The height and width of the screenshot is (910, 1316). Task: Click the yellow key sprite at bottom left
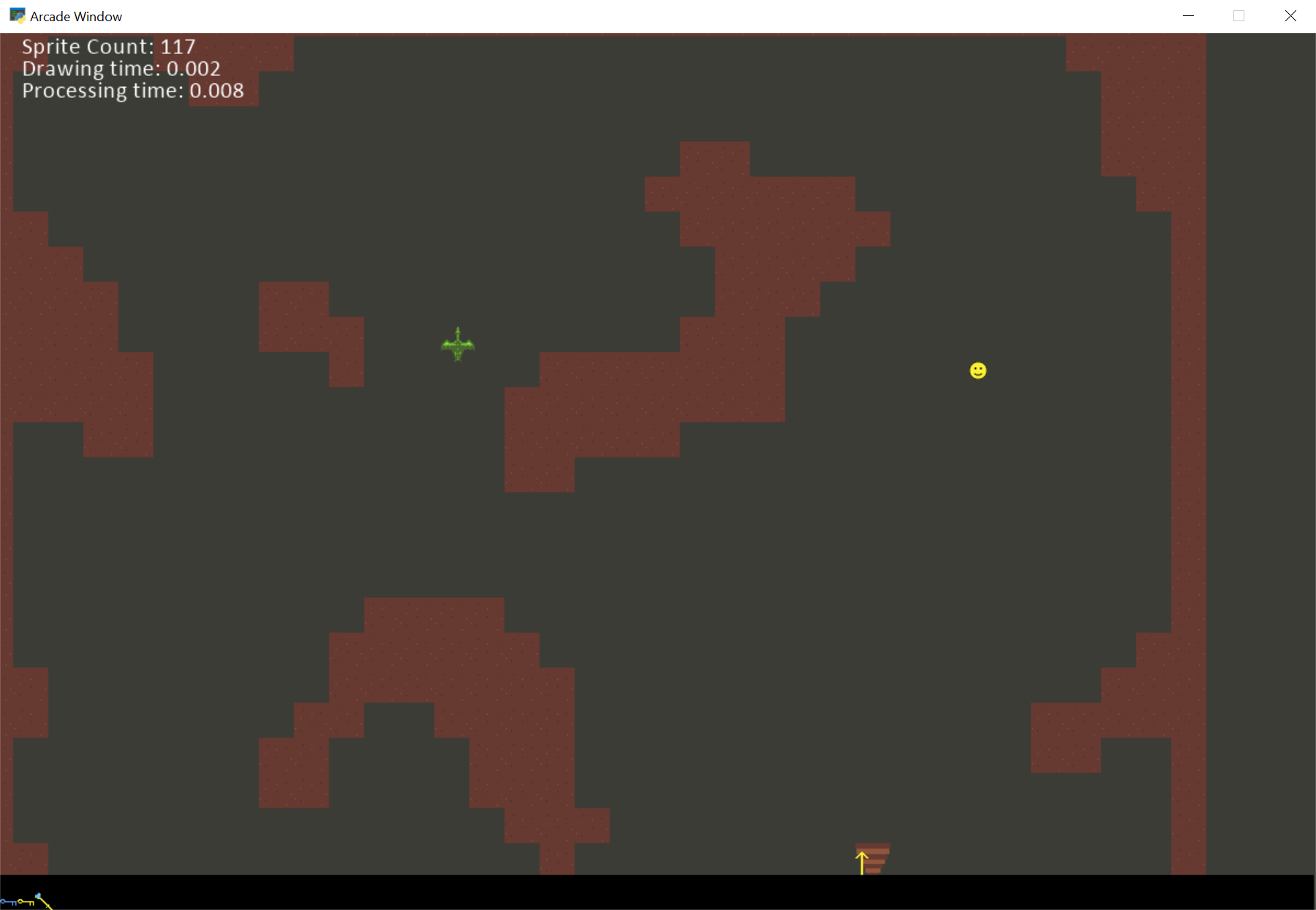pyautogui.click(x=26, y=902)
